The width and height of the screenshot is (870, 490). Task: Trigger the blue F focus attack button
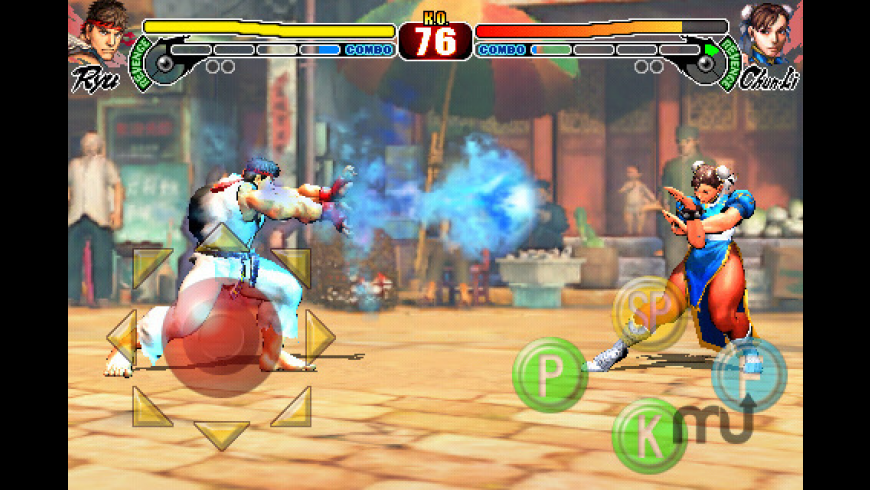[x=748, y=375]
